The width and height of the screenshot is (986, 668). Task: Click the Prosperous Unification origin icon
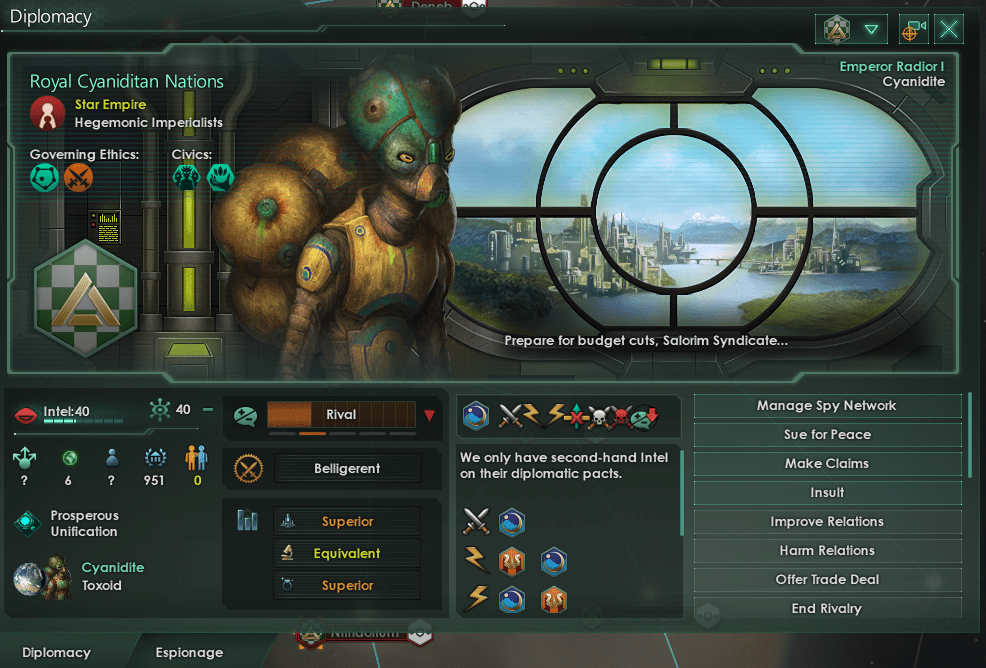pyautogui.click(x=28, y=524)
